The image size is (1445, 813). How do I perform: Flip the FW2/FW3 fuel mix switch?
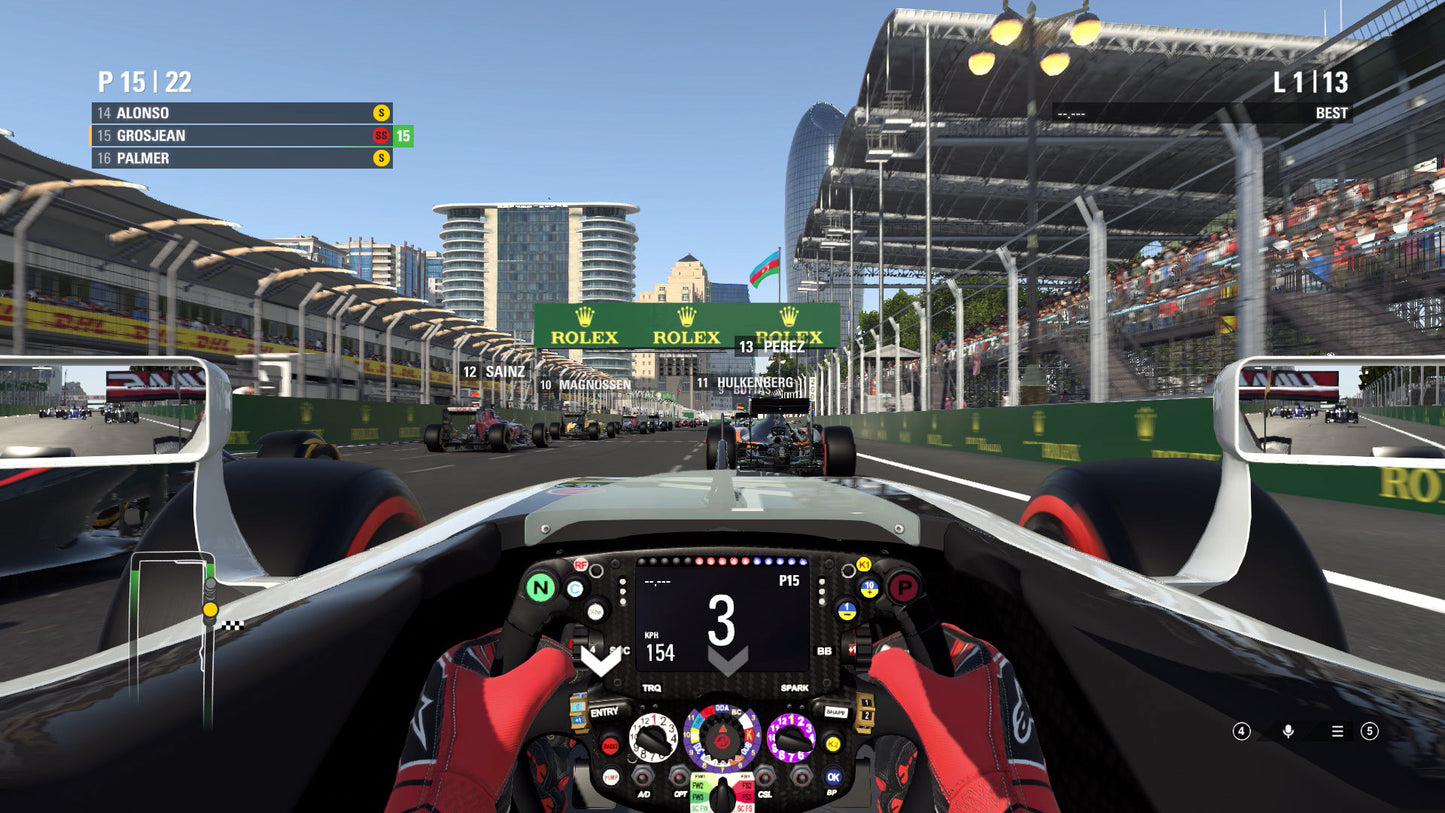point(702,790)
